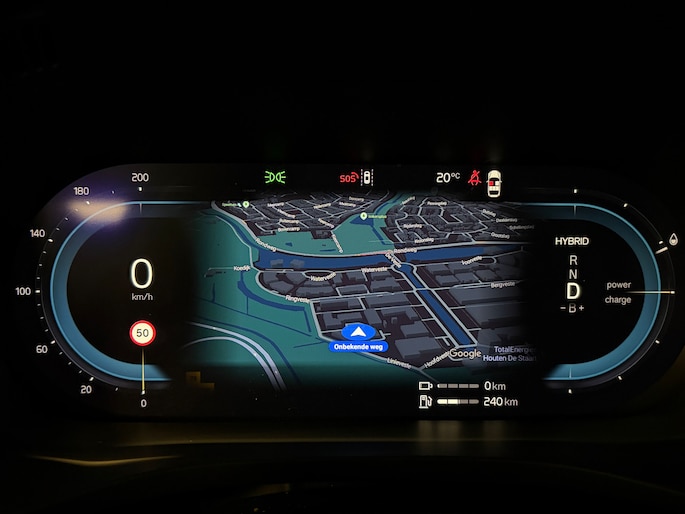The width and height of the screenshot is (685, 514).
Task: Click the Onbekende weg road label
Action: click(x=357, y=347)
